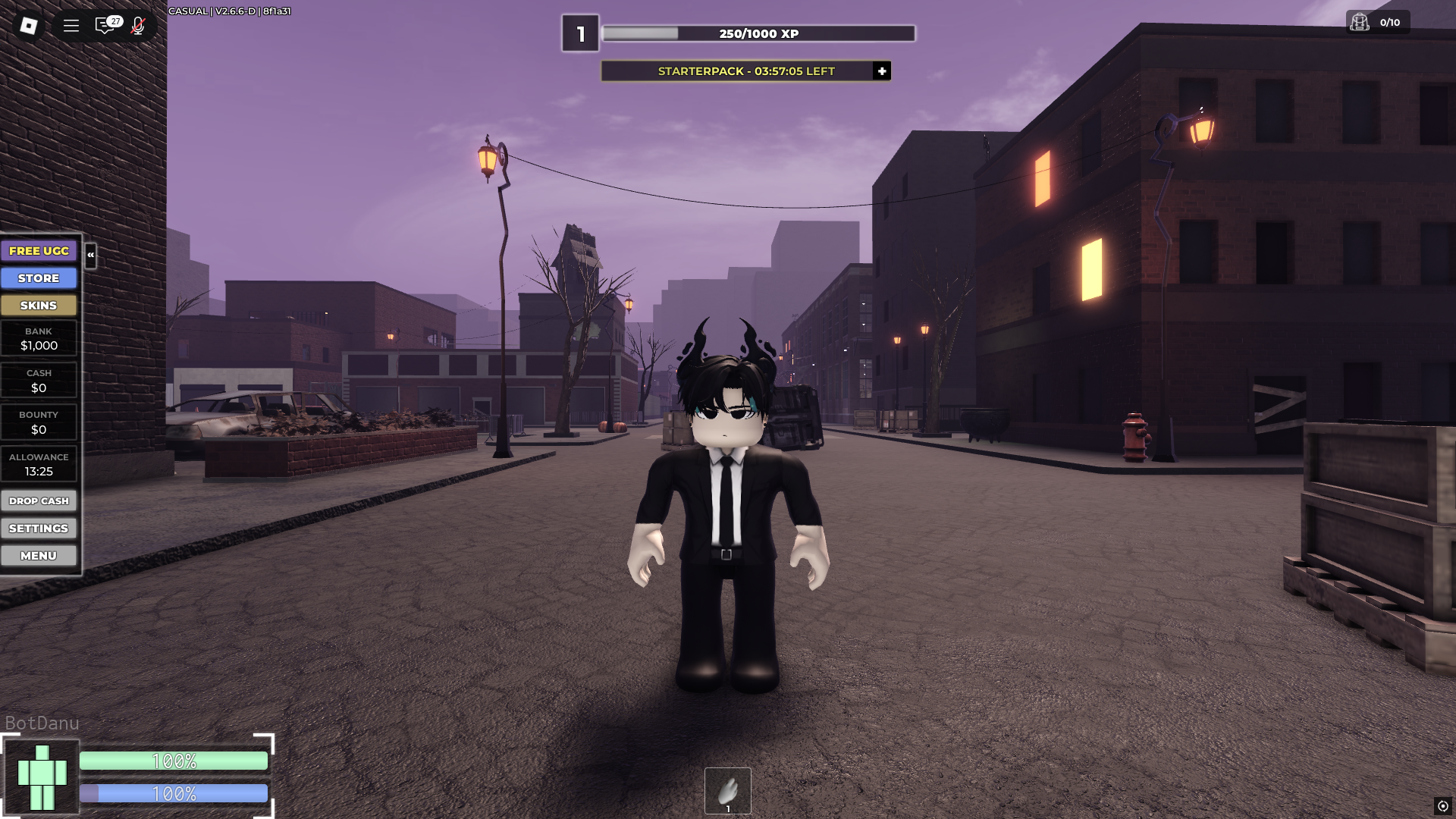Screen dimensions: 1456x819
Task: Toggle the SKINS panel
Action: coord(39,305)
